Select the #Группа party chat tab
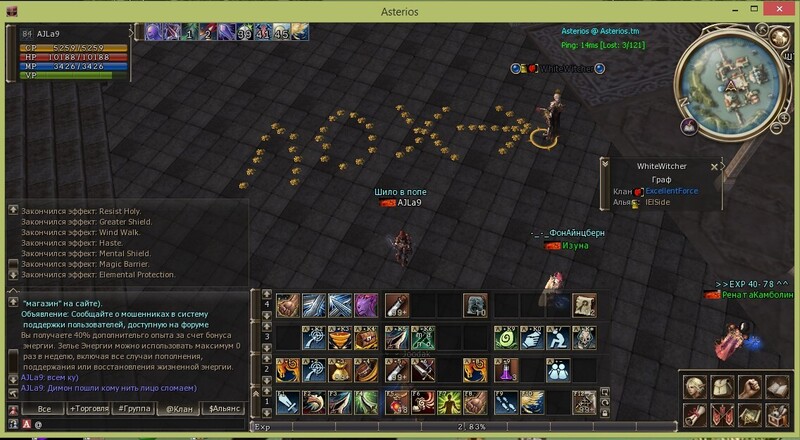 [132, 409]
